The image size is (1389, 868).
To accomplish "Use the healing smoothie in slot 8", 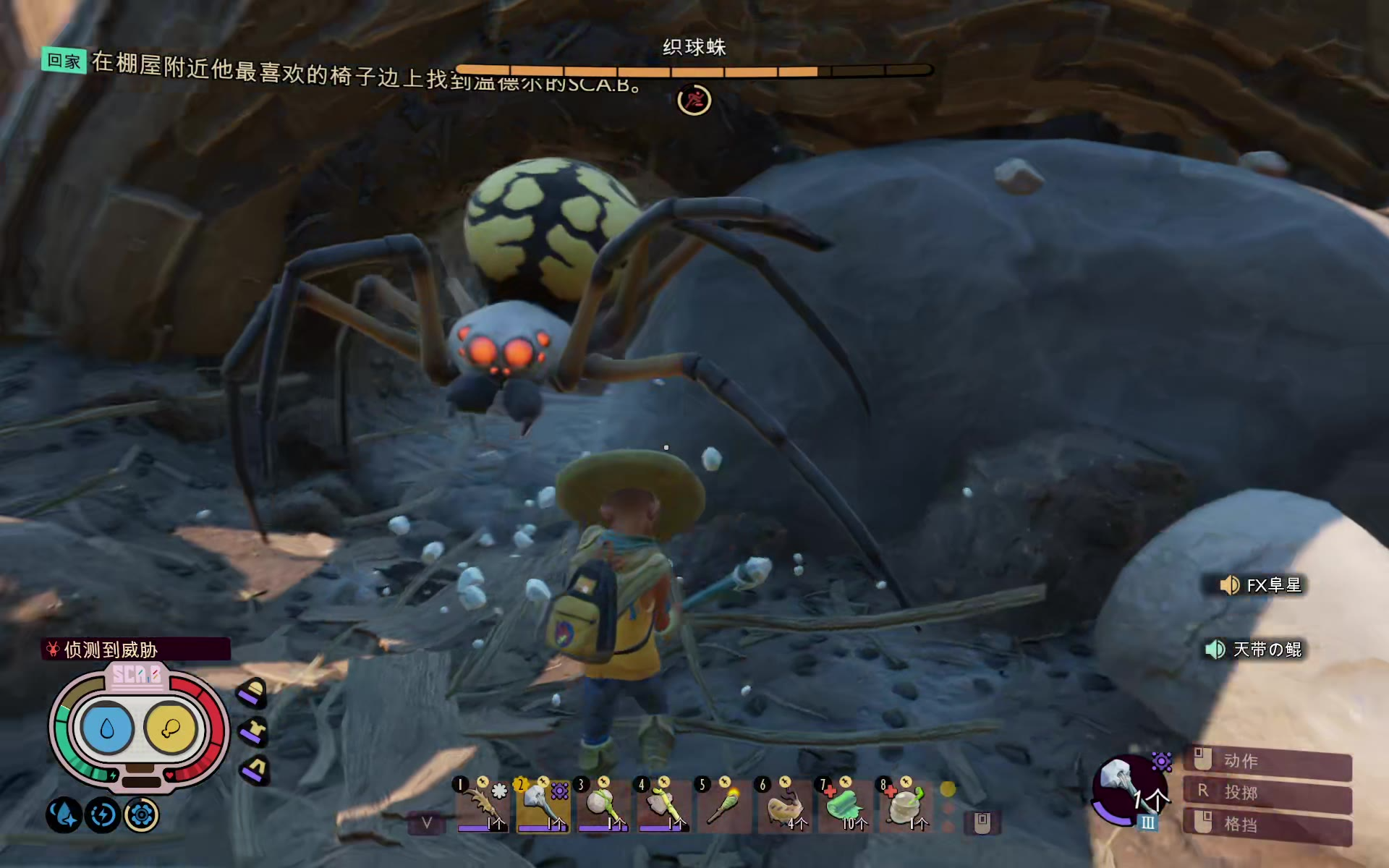I will pyautogui.click(x=904, y=806).
